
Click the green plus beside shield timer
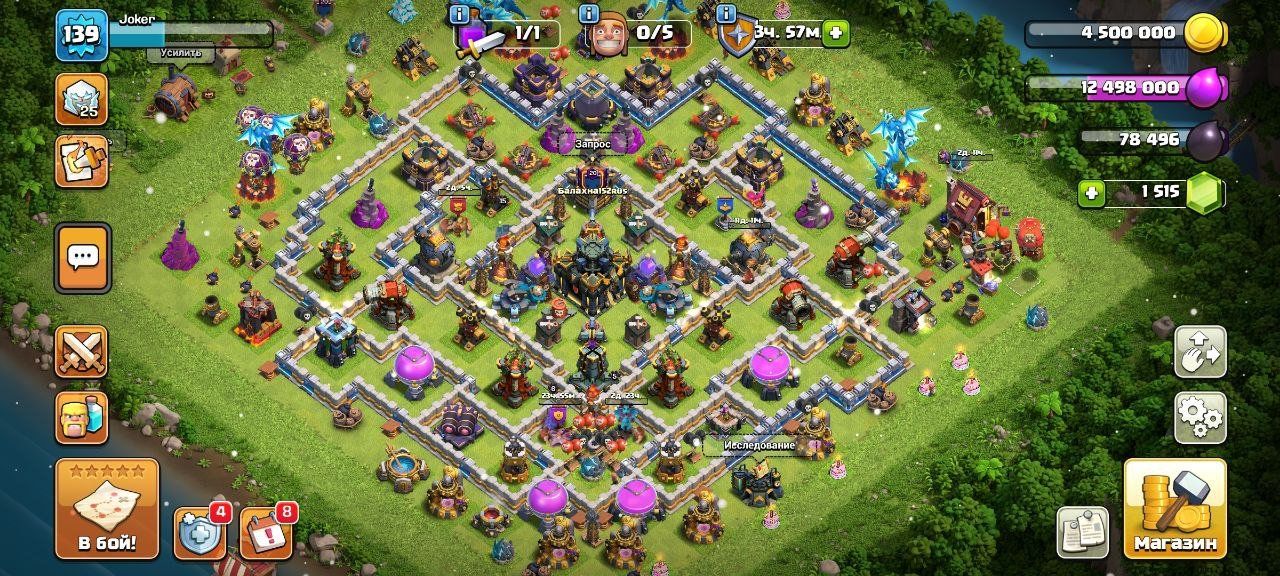tap(835, 33)
